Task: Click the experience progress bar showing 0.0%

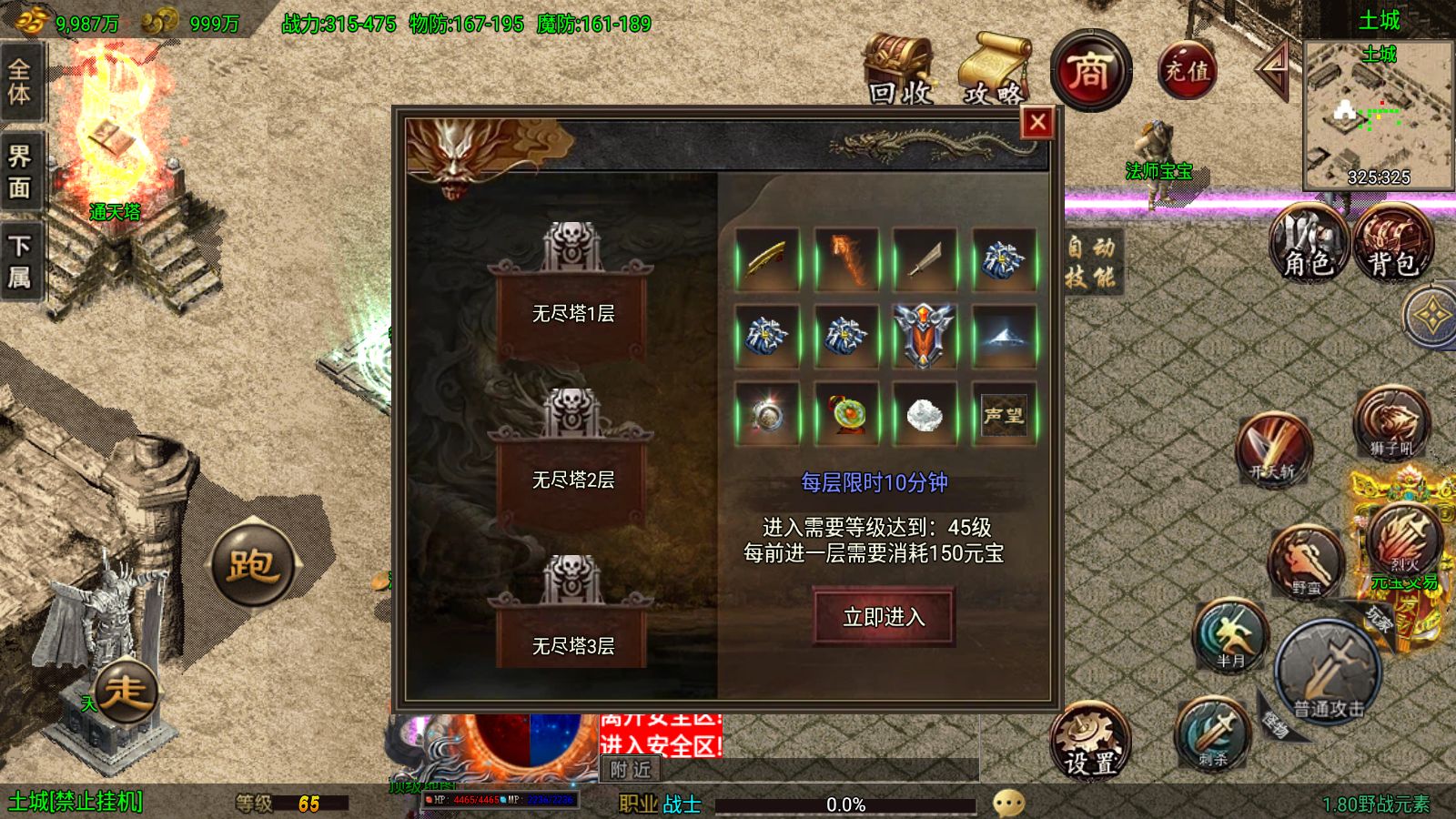Action: [846, 804]
